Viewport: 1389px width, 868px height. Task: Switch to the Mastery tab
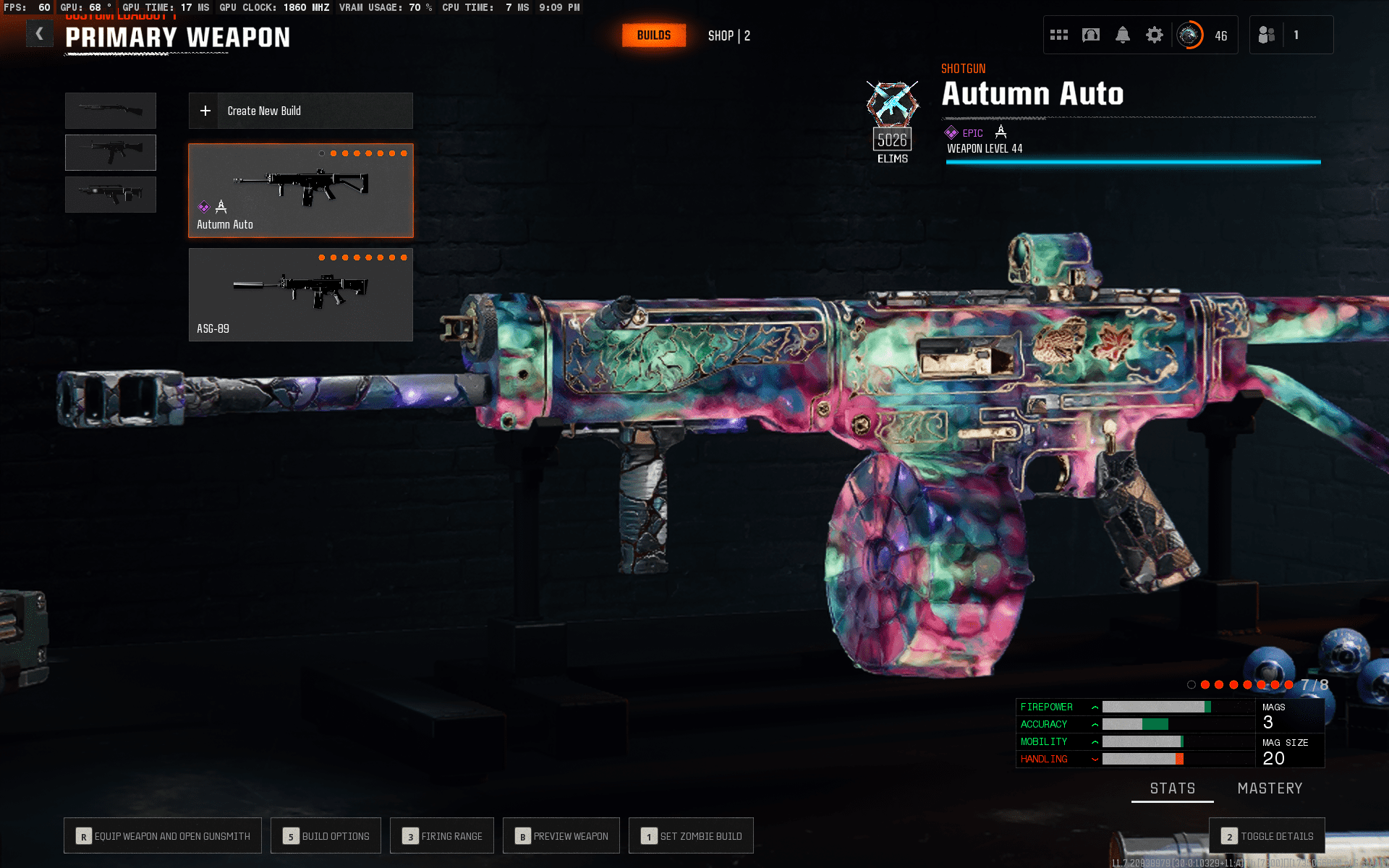pos(1270,788)
